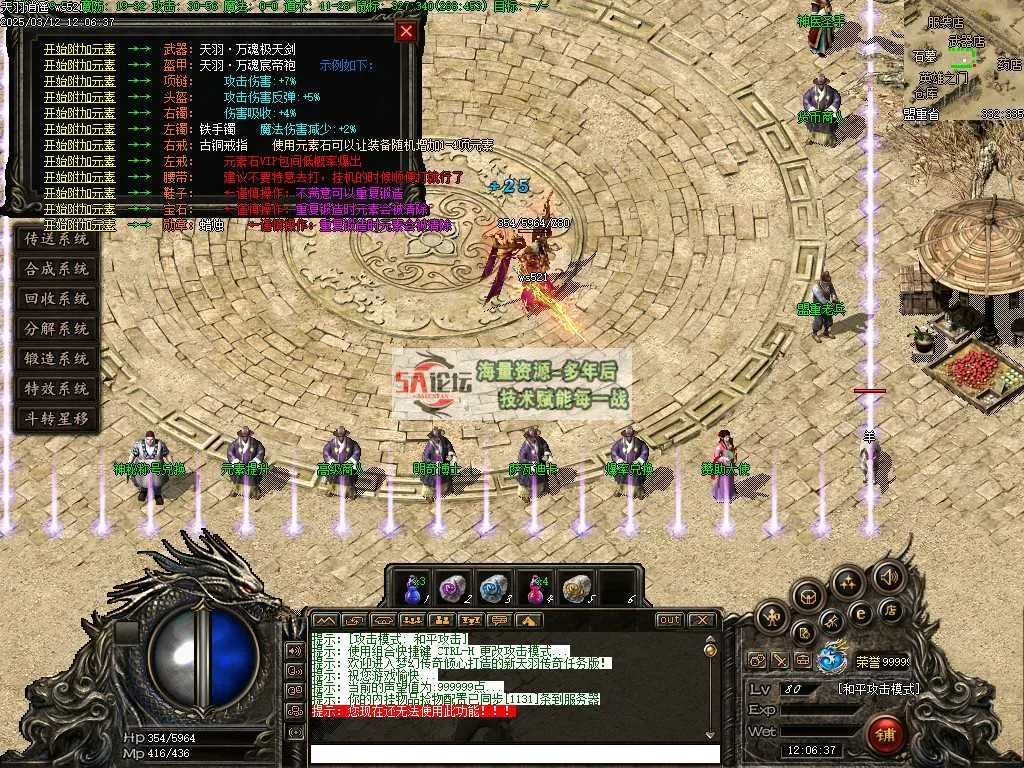Start adding element to the 腰带 belt
This screenshot has height=768, width=1024.
pyautogui.click(x=80, y=177)
